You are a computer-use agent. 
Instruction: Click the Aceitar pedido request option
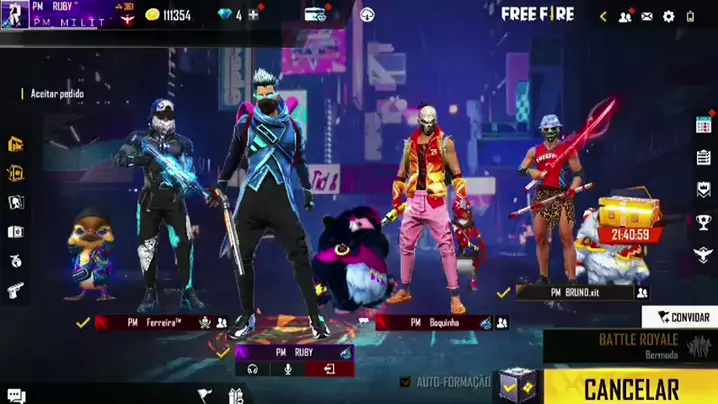click(57, 94)
